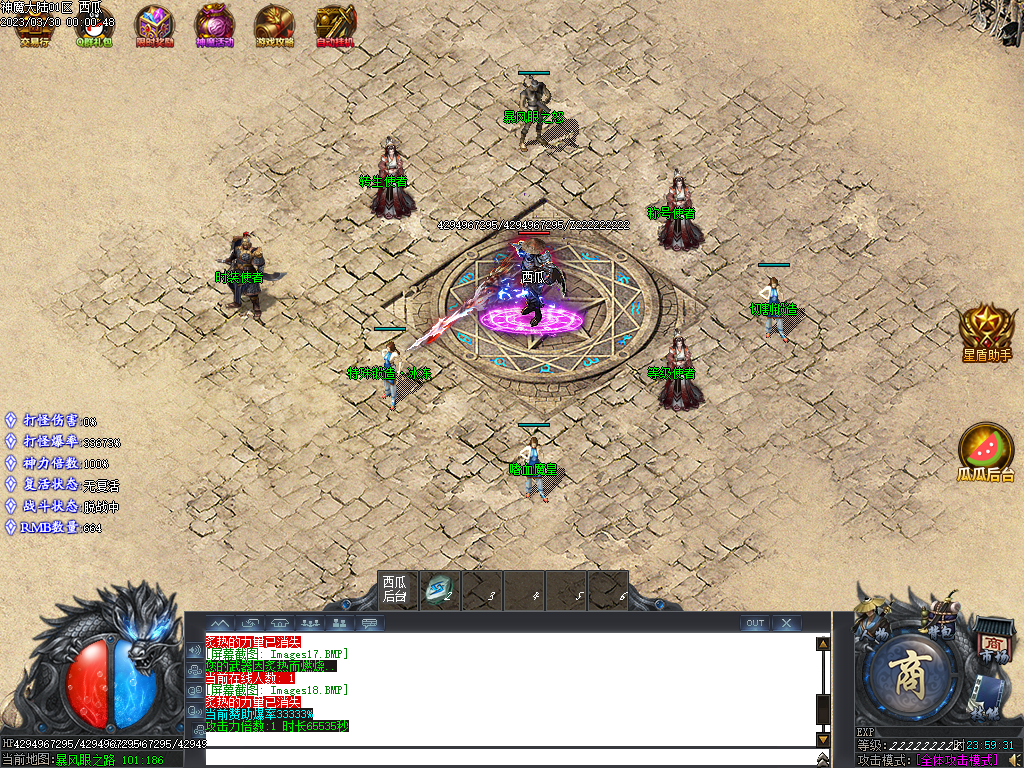Viewport: 1024px width, 768px height.
Task: Open the 神魔活动 events icon
Action: click(x=214, y=27)
